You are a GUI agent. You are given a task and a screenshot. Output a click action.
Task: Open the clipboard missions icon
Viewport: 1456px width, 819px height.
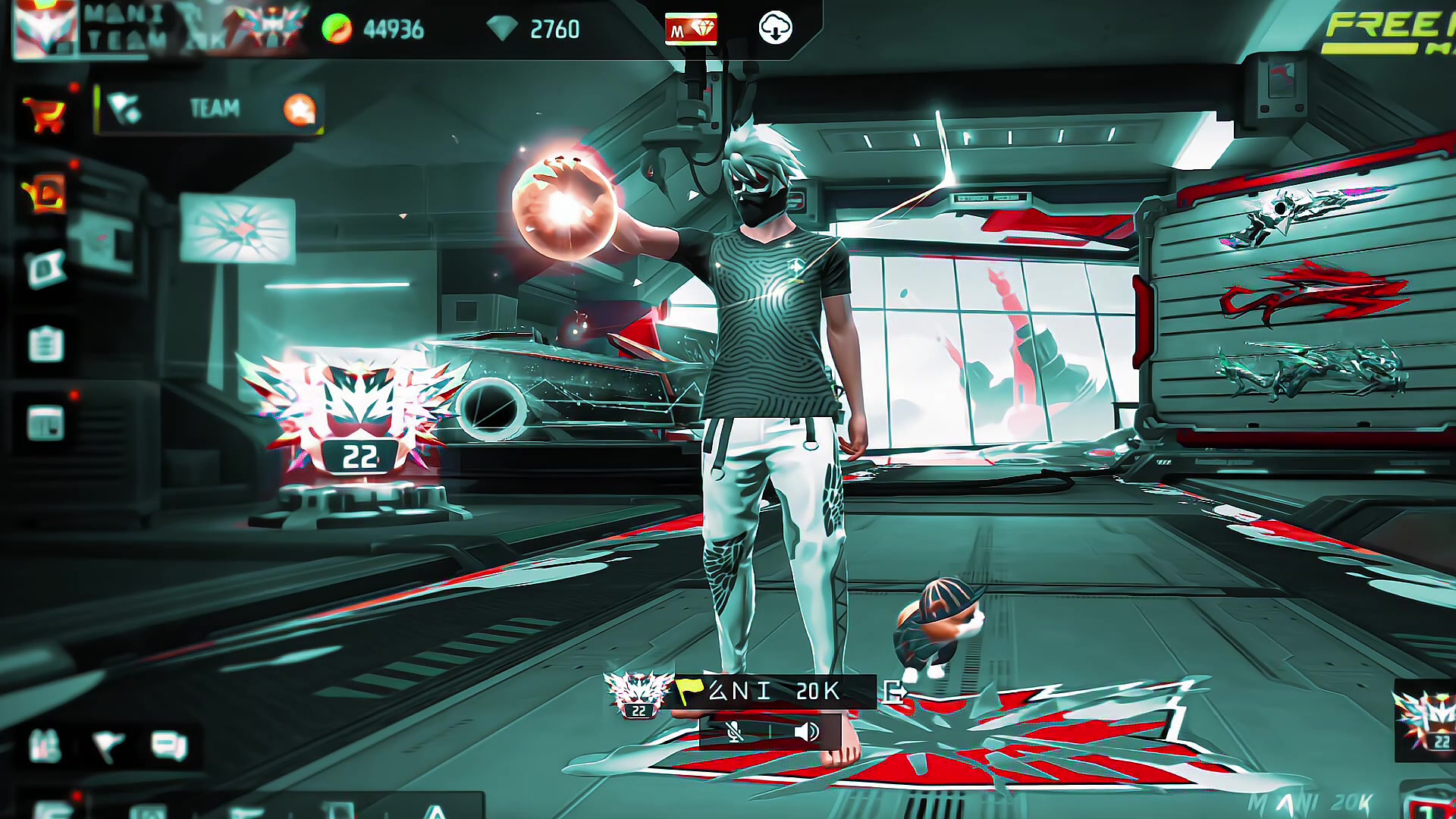45,344
